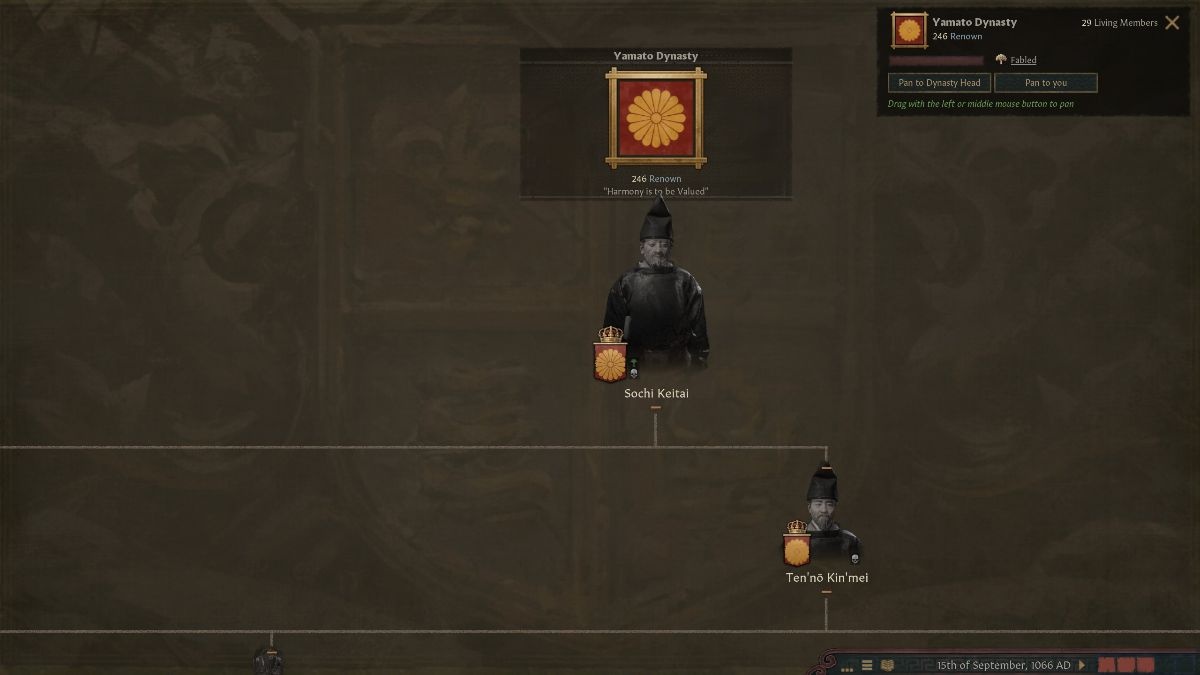
Task: Open the Fabled prestige level link
Action: (1023, 60)
